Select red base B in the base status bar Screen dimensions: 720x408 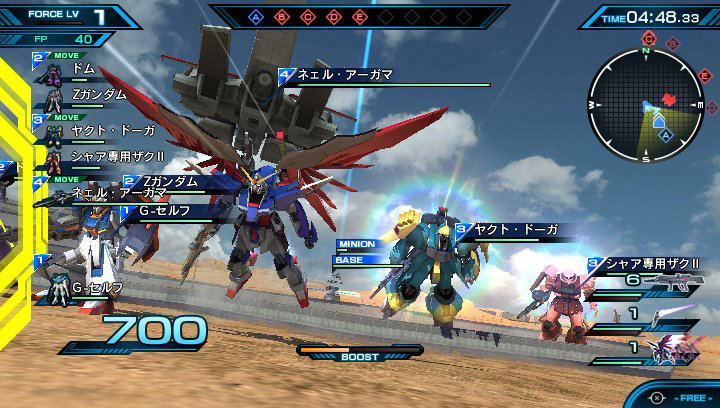point(282,17)
